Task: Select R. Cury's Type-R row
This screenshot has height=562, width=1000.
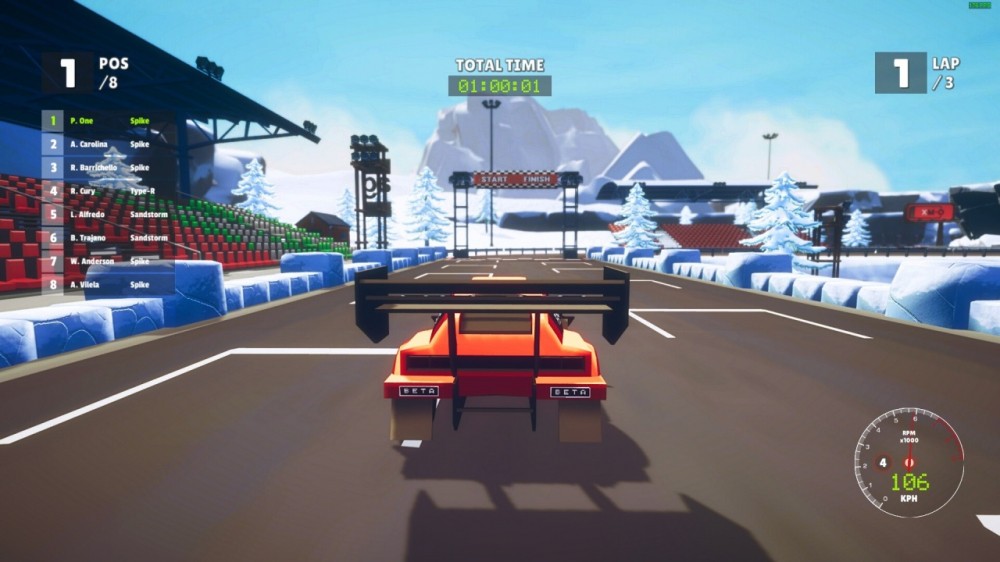Action: pos(108,191)
